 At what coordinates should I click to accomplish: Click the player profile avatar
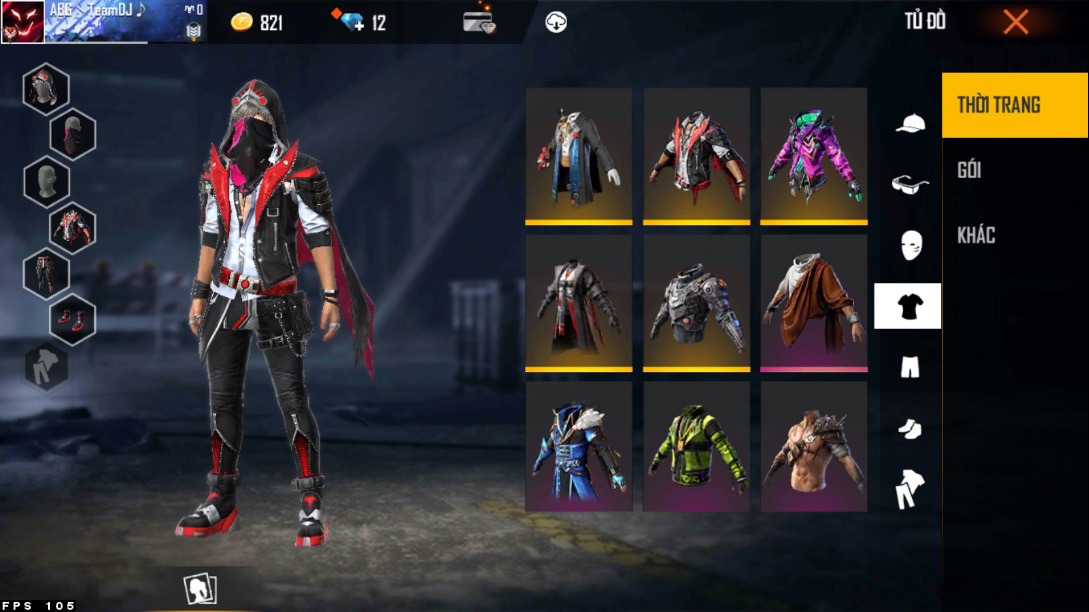pyautogui.click(x=23, y=22)
